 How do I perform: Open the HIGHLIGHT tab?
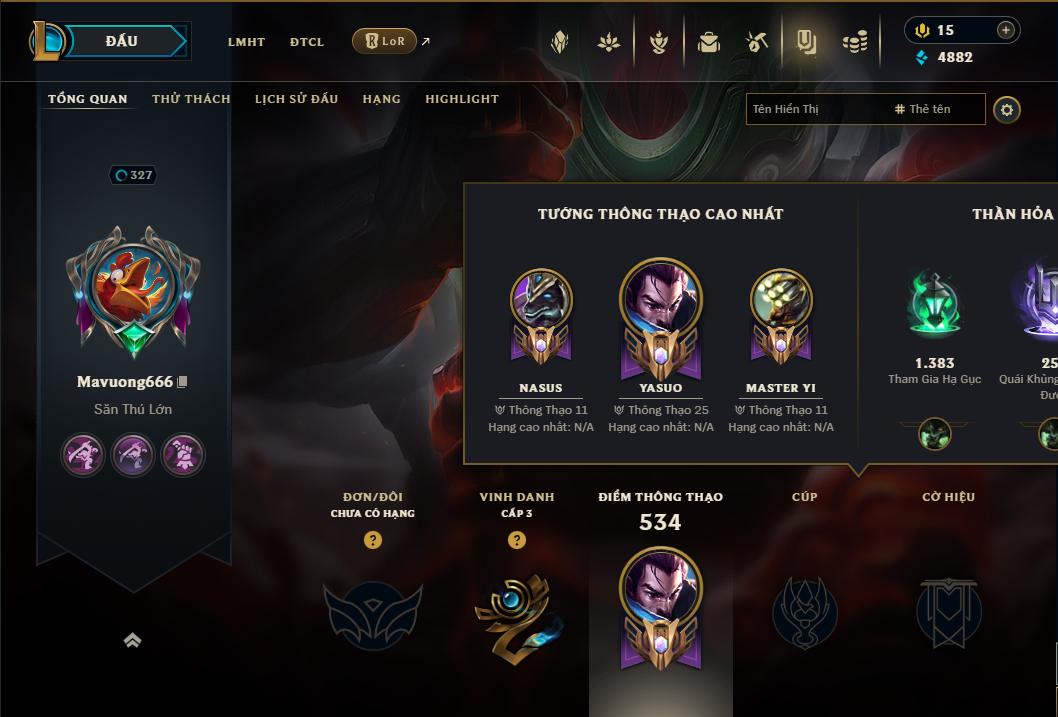coord(462,99)
